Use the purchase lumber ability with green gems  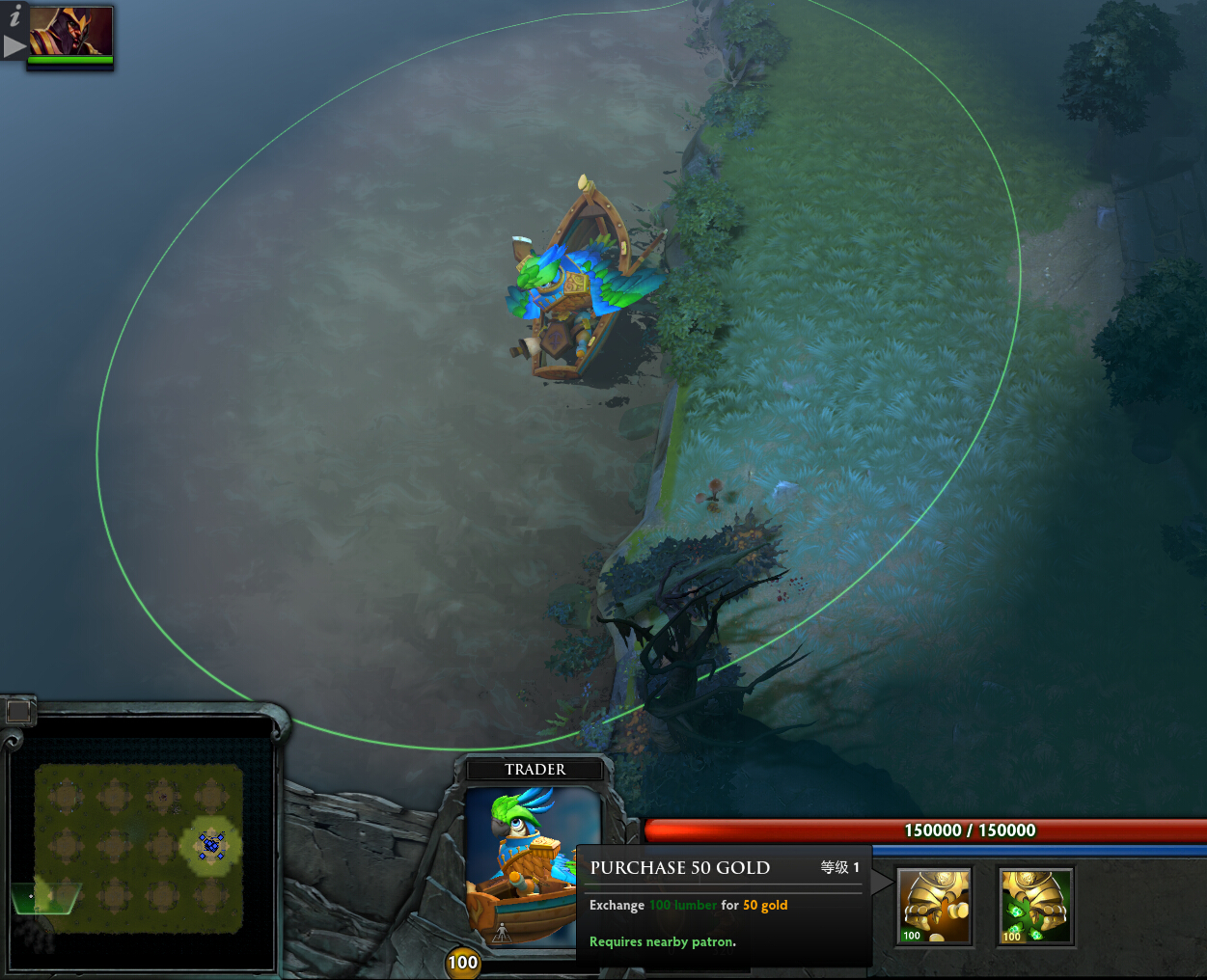coord(1035,905)
